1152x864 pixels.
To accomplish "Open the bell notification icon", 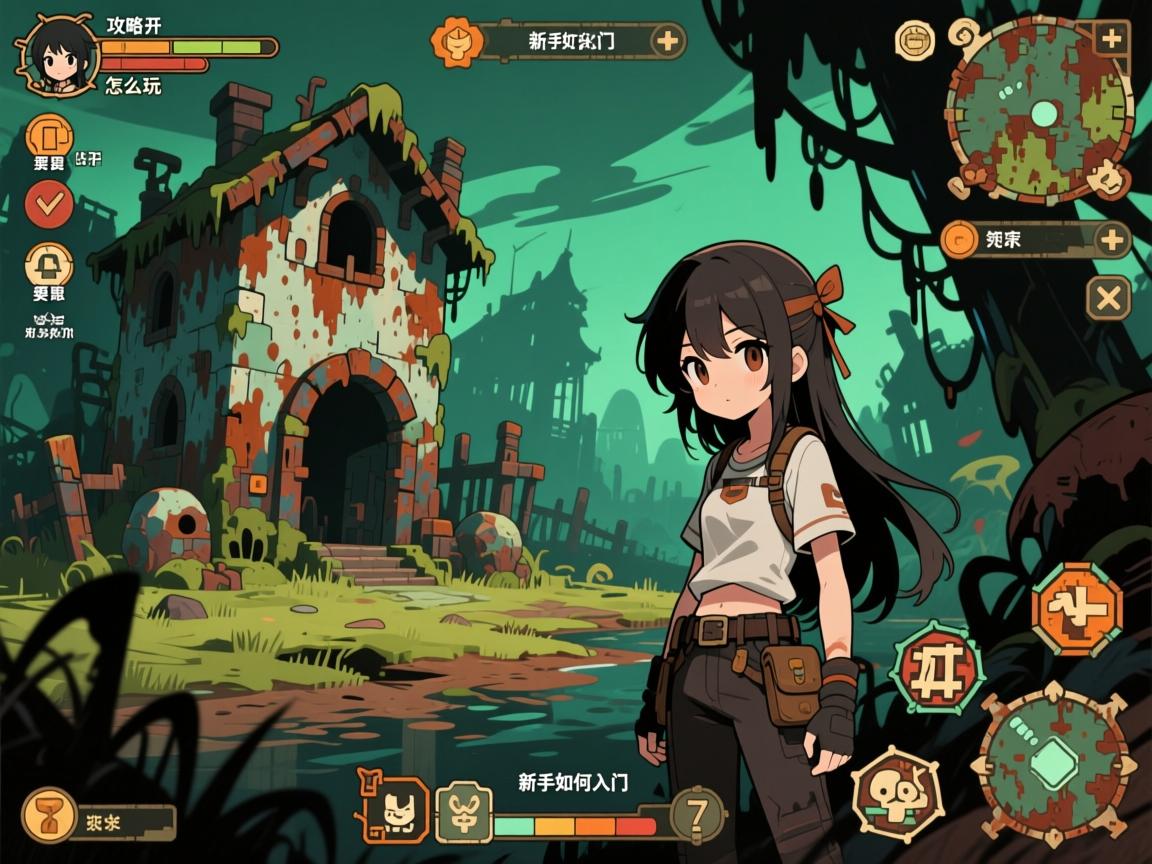I will (x=49, y=265).
